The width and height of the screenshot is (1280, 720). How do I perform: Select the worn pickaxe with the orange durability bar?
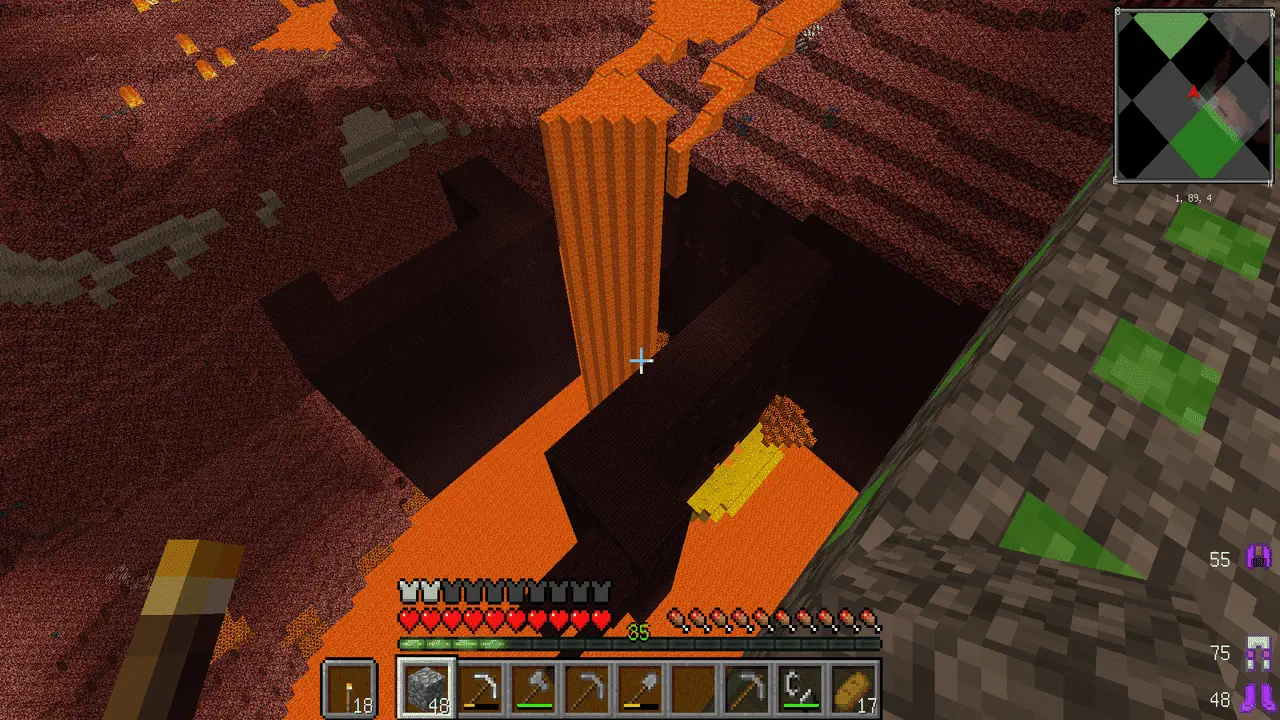[481, 688]
